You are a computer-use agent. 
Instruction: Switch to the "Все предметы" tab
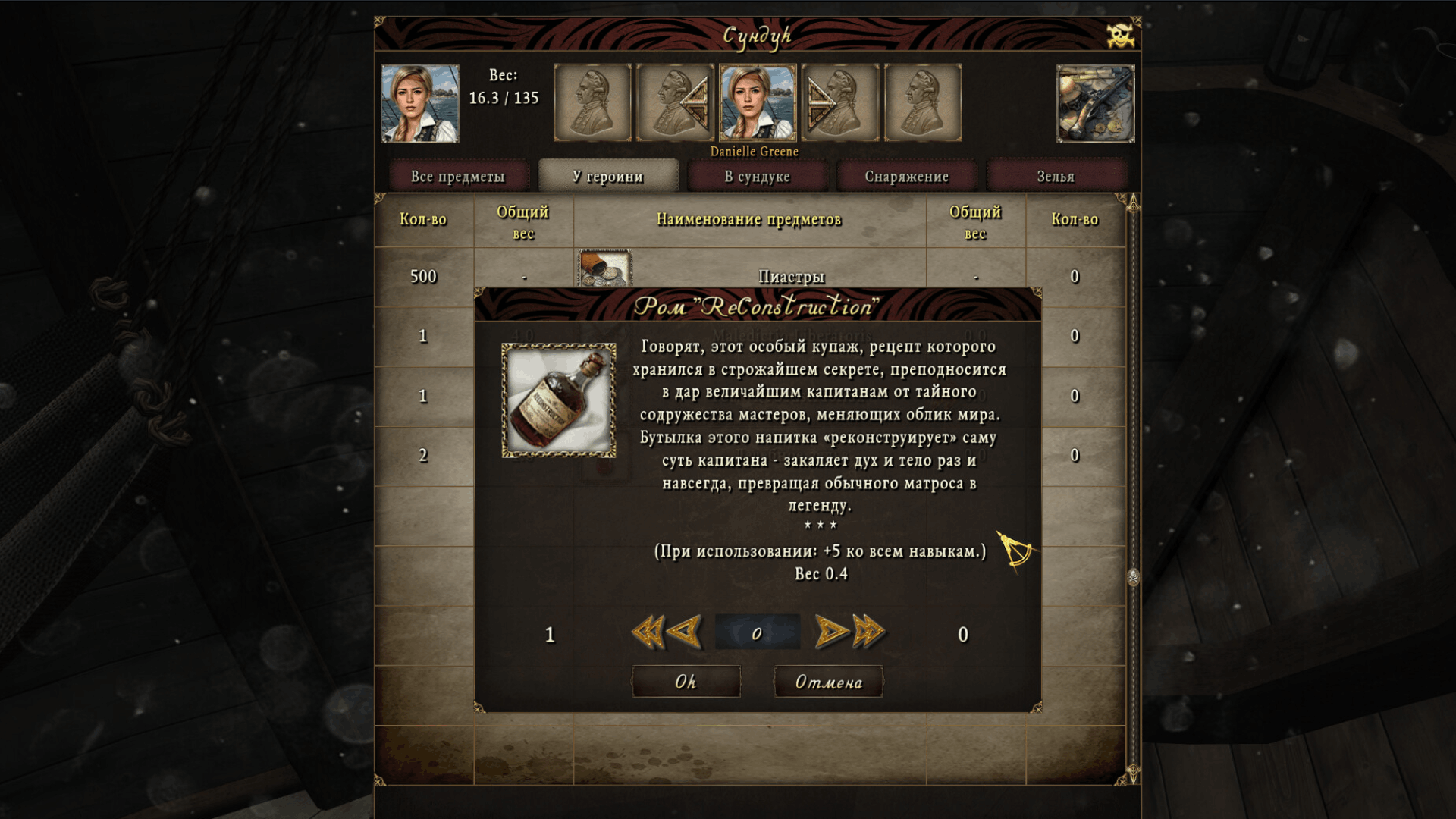click(457, 177)
